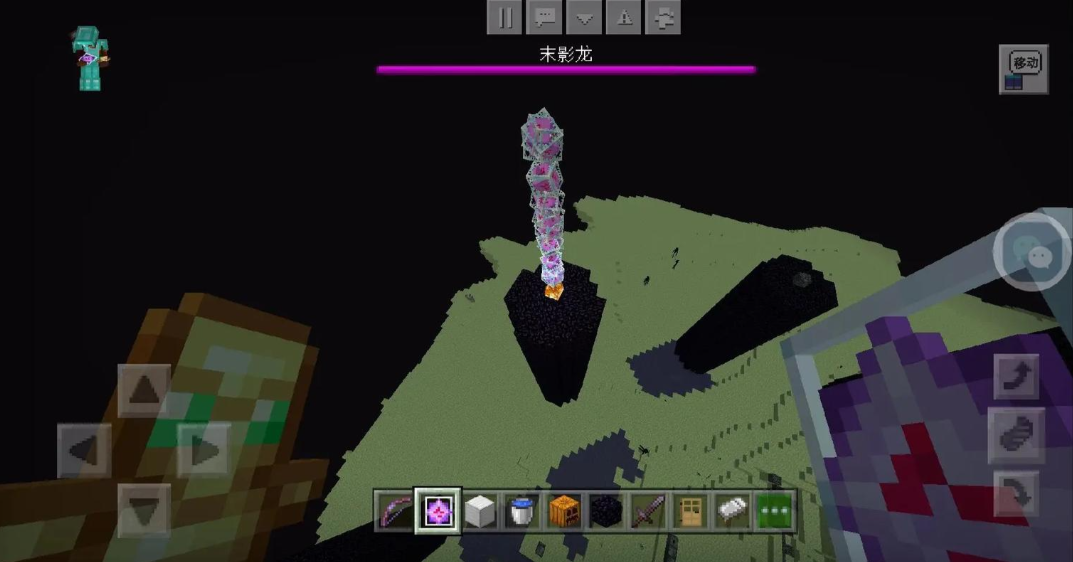The image size is (1073, 562).
Task: Tap the fly down arrow button
Action: click(x=1015, y=493)
